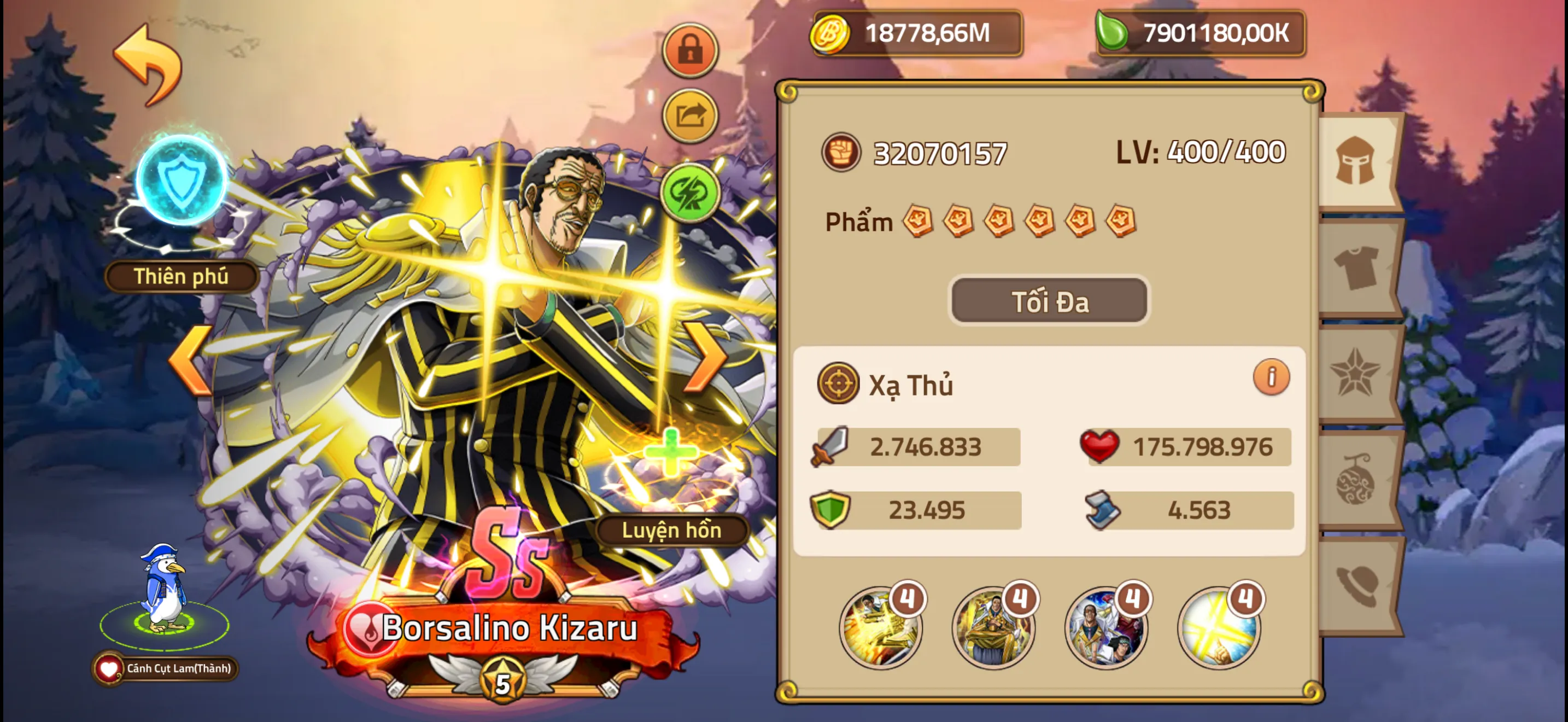
Task: Open Thiên phú talent panel
Action: (x=180, y=276)
